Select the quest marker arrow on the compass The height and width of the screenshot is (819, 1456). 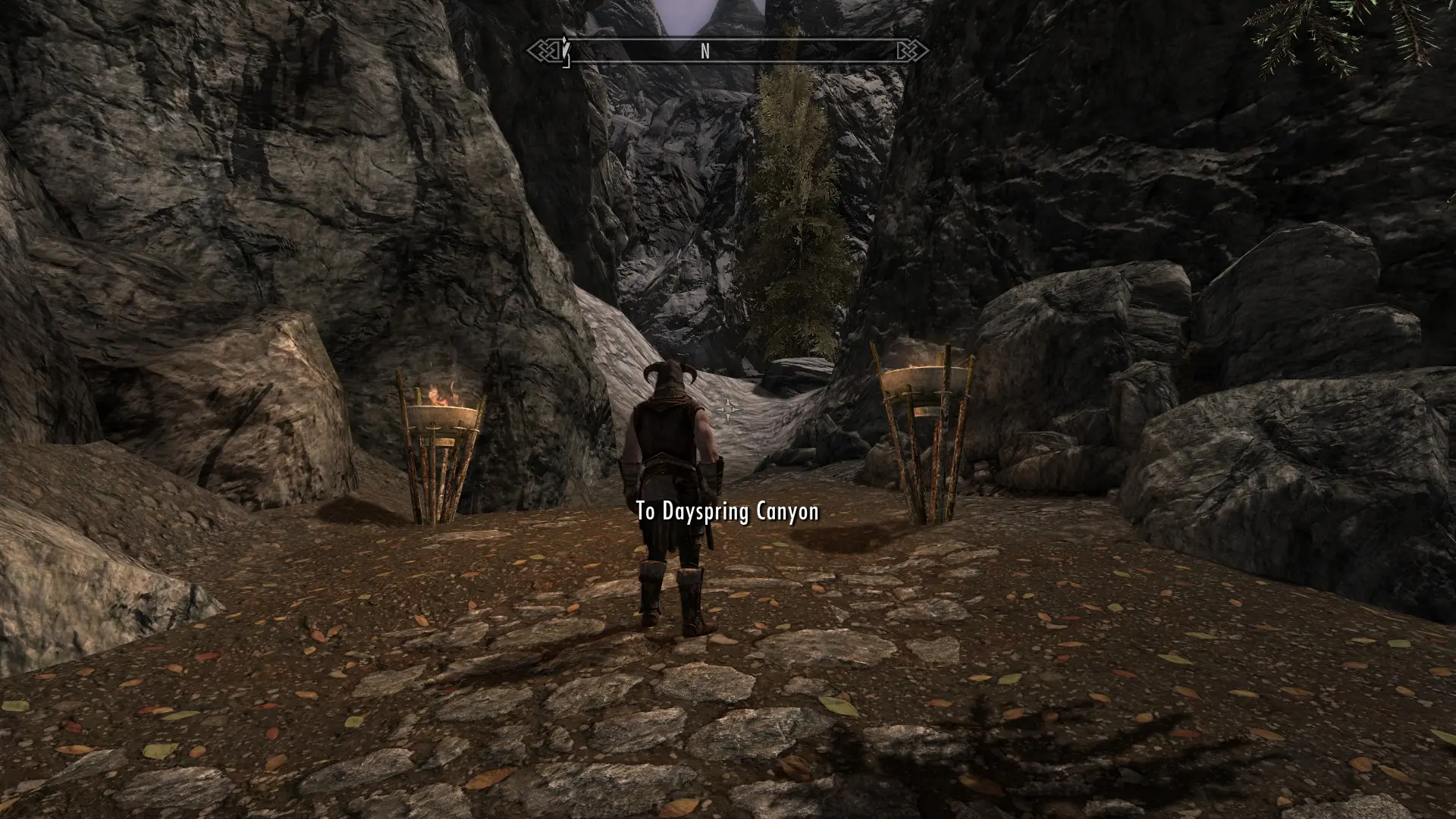pyautogui.click(x=564, y=50)
